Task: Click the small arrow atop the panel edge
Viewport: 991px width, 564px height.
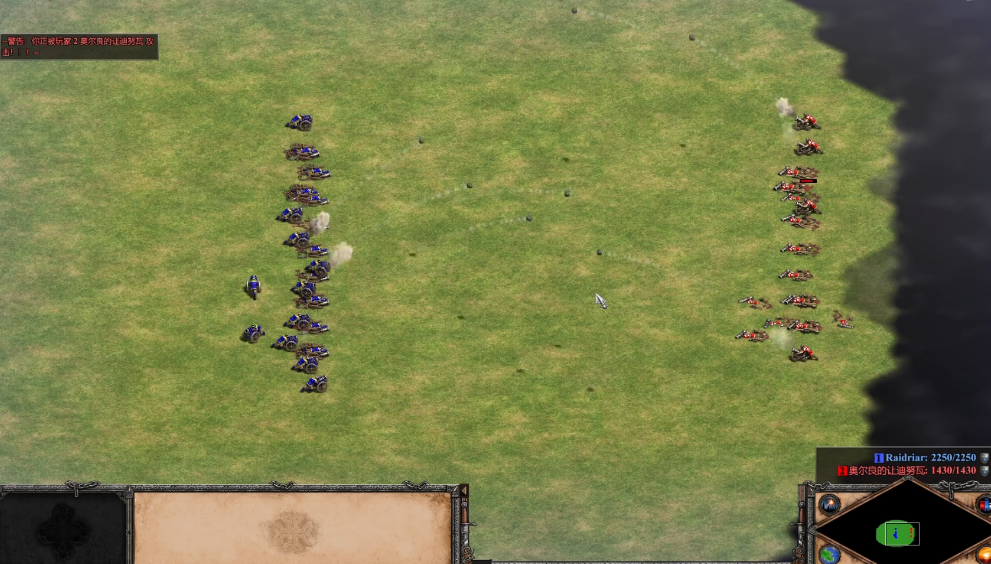Action: (x=464, y=489)
